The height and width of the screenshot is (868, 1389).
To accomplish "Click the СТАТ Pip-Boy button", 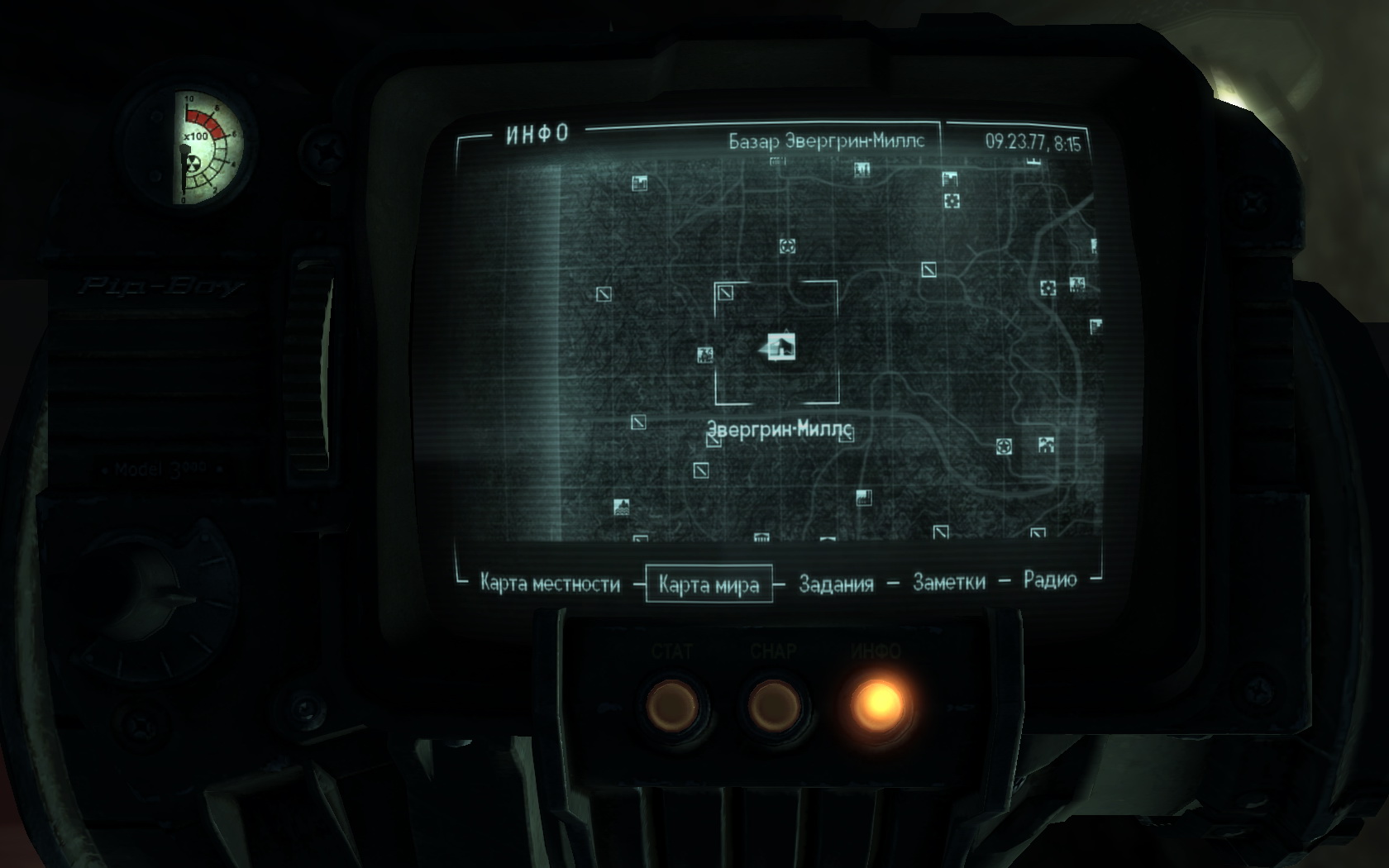I will point(672,705).
